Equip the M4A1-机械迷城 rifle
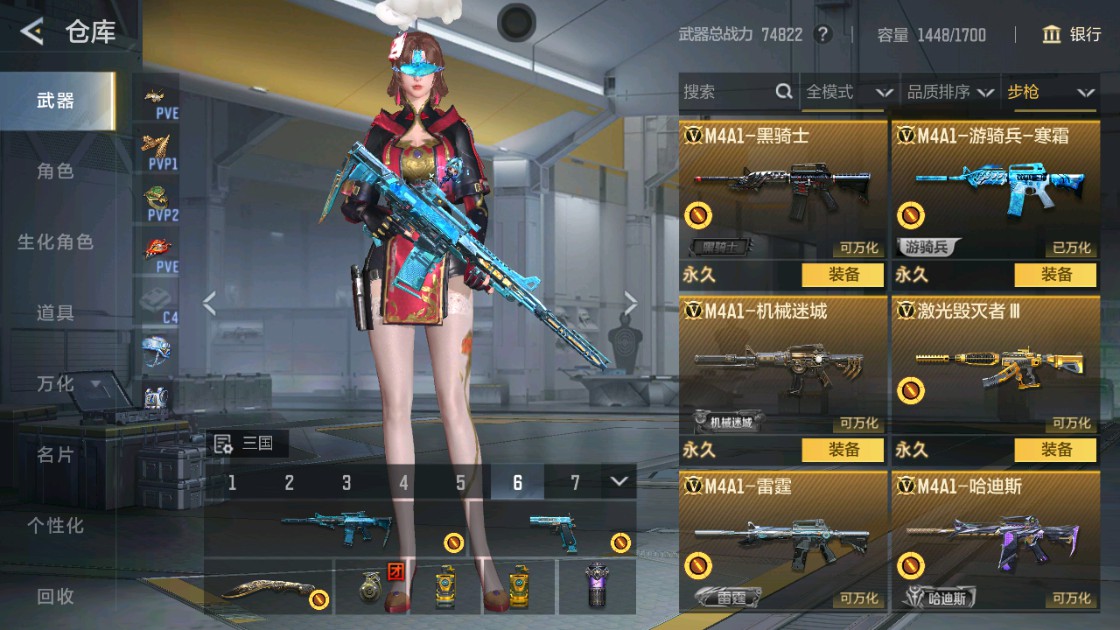The width and height of the screenshot is (1120, 630). [x=843, y=450]
